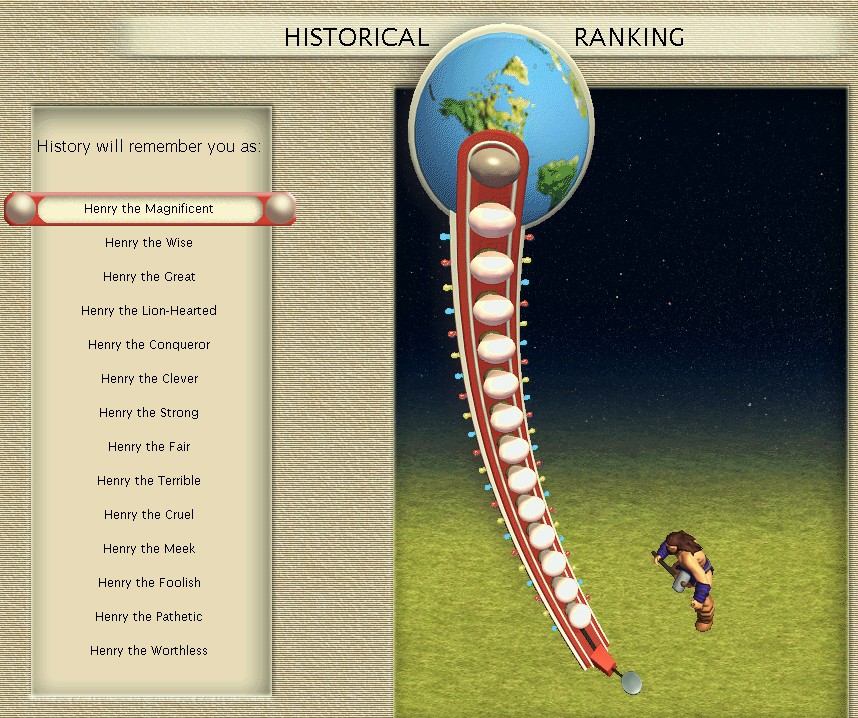Select the Henry the Lion-Hearted entry

[149, 311]
